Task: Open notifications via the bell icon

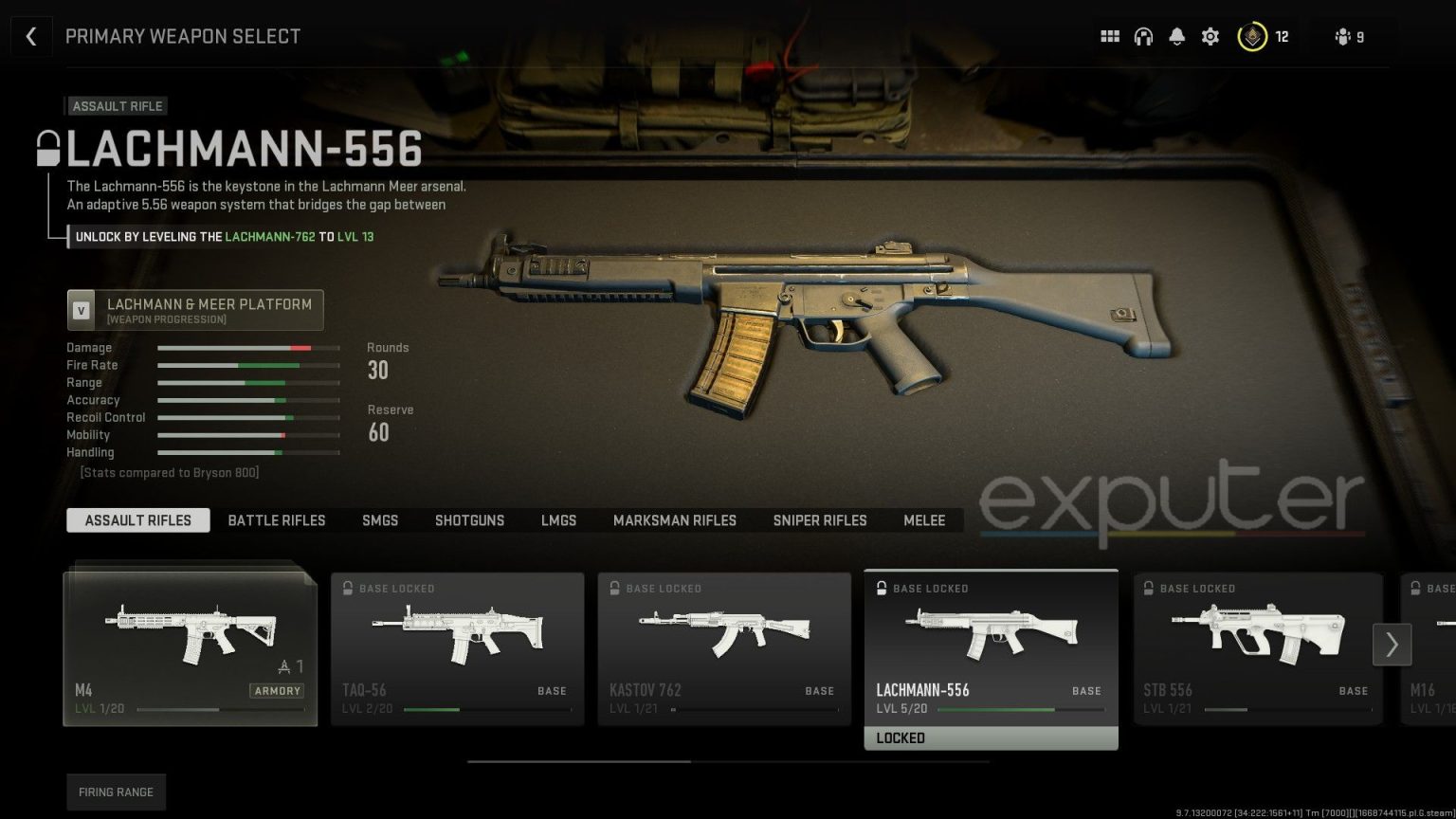Action: [x=1176, y=36]
